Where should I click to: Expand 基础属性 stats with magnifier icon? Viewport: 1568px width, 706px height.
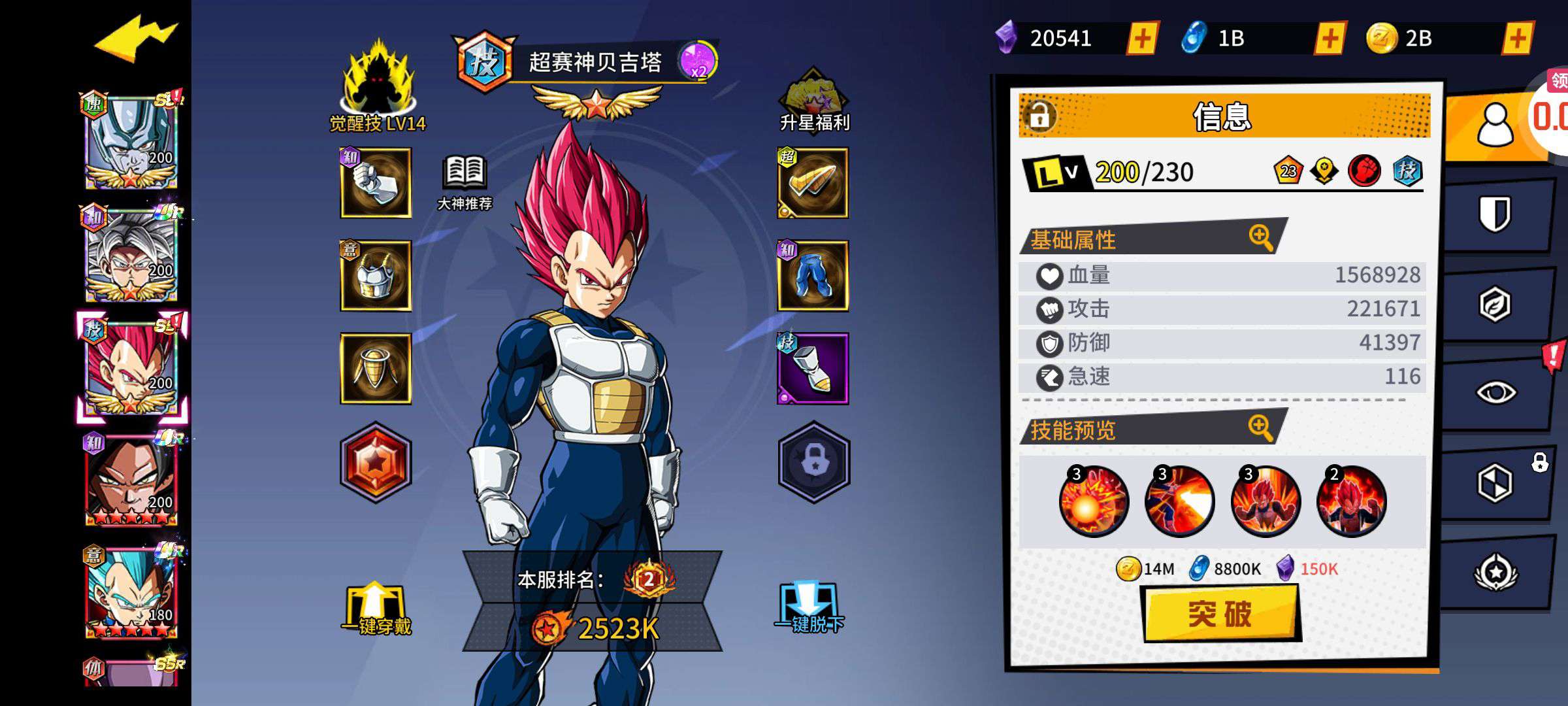pyautogui.click(x=1260, y=237)
